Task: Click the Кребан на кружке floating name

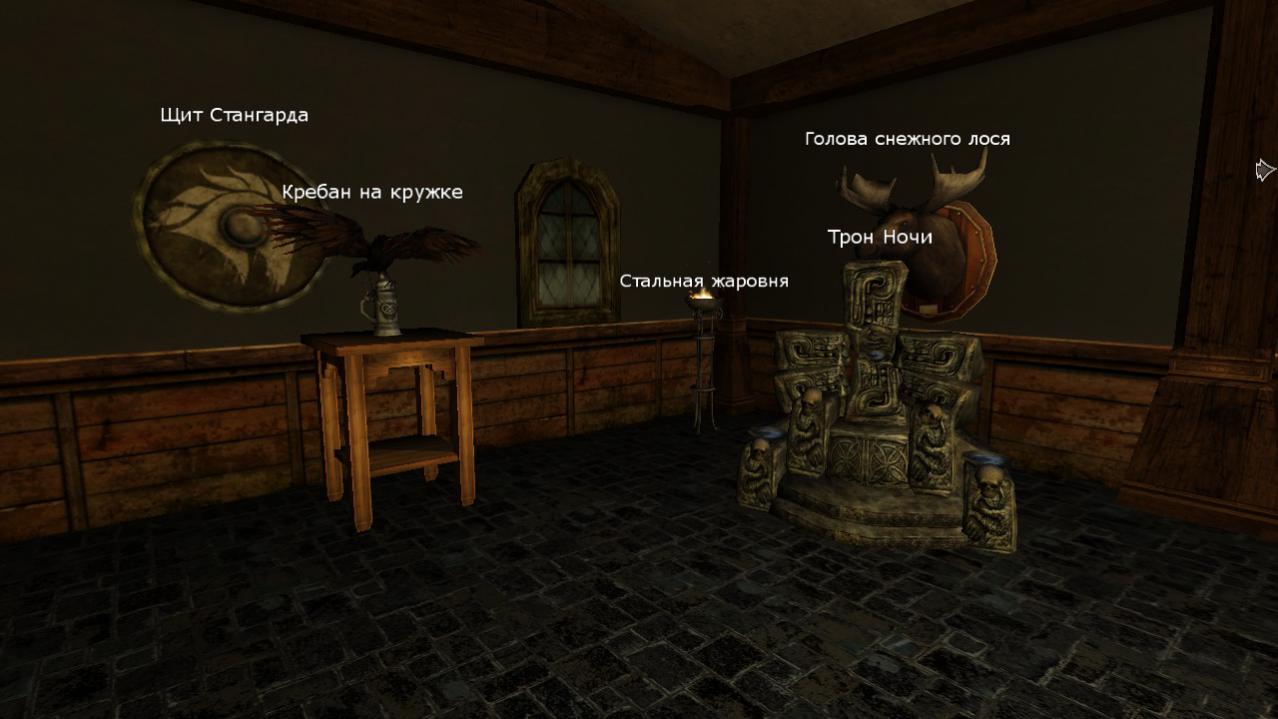Action: pos(372,192)
